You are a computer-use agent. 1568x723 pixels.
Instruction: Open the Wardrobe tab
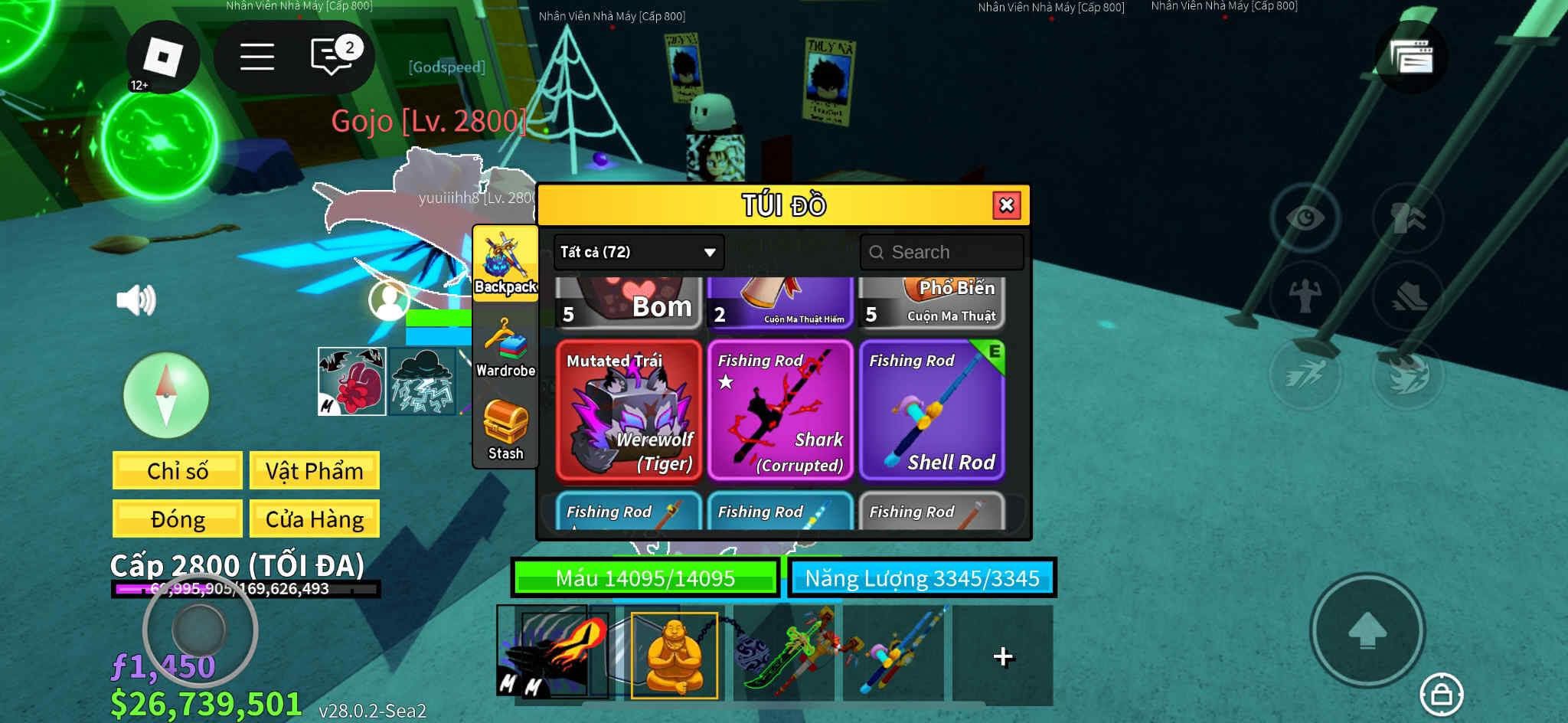505,348
